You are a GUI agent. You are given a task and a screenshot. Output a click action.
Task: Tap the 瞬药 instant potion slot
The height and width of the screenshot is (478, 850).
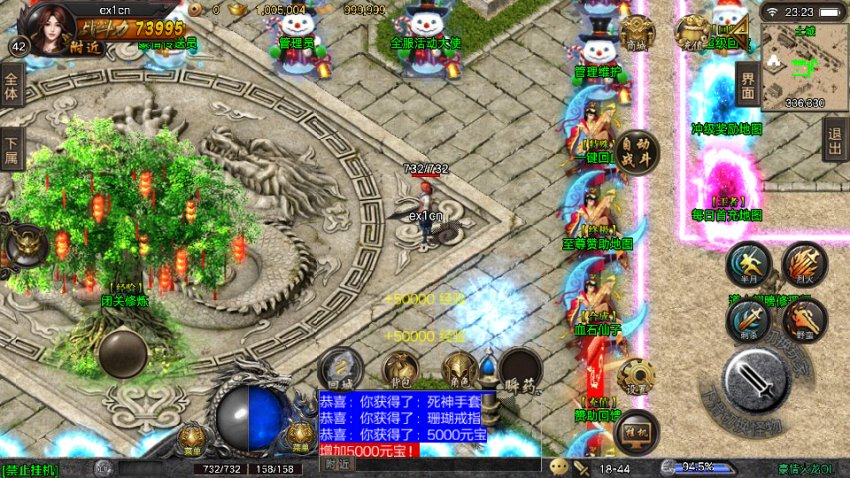pyautogui.click(x=520, y=369)
